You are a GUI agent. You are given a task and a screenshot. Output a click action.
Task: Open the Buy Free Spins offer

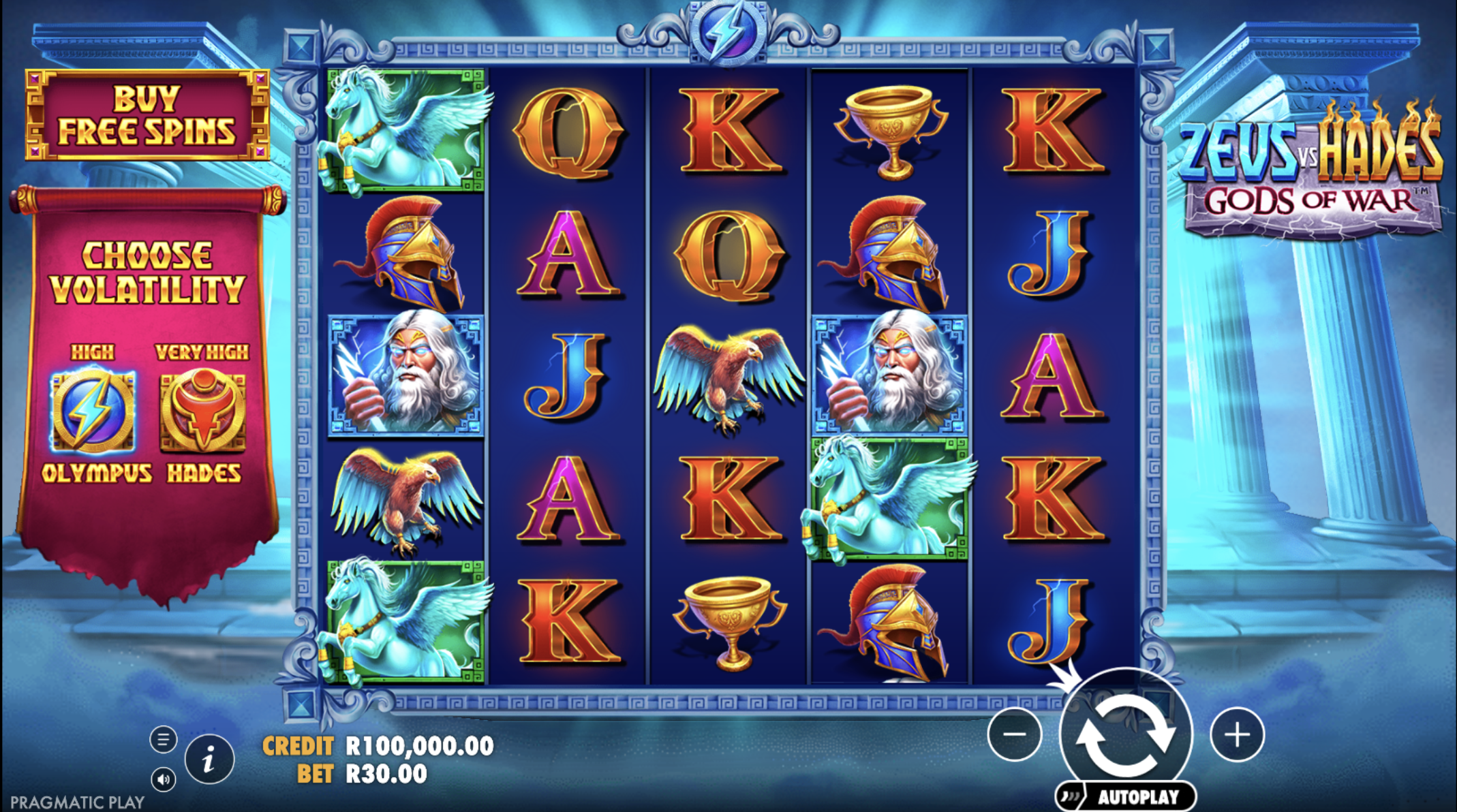pos(147,115)
